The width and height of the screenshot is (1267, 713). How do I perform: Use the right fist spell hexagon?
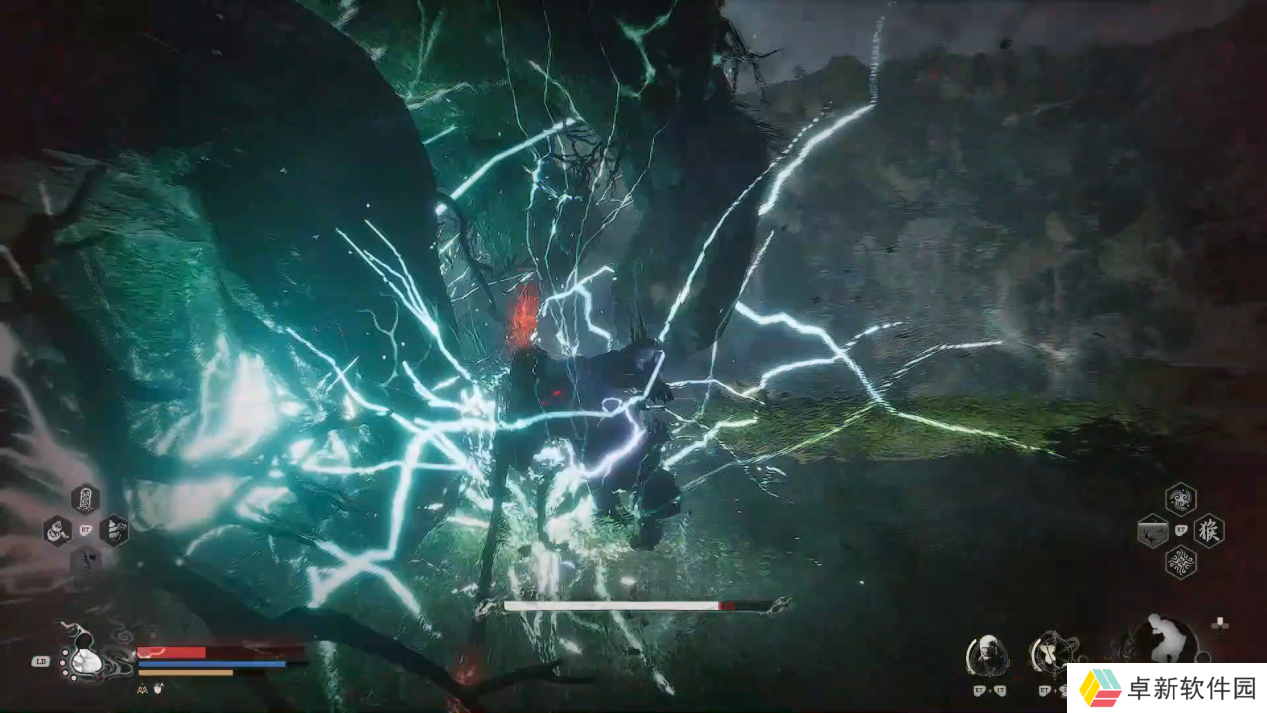(x=114, y=530)
